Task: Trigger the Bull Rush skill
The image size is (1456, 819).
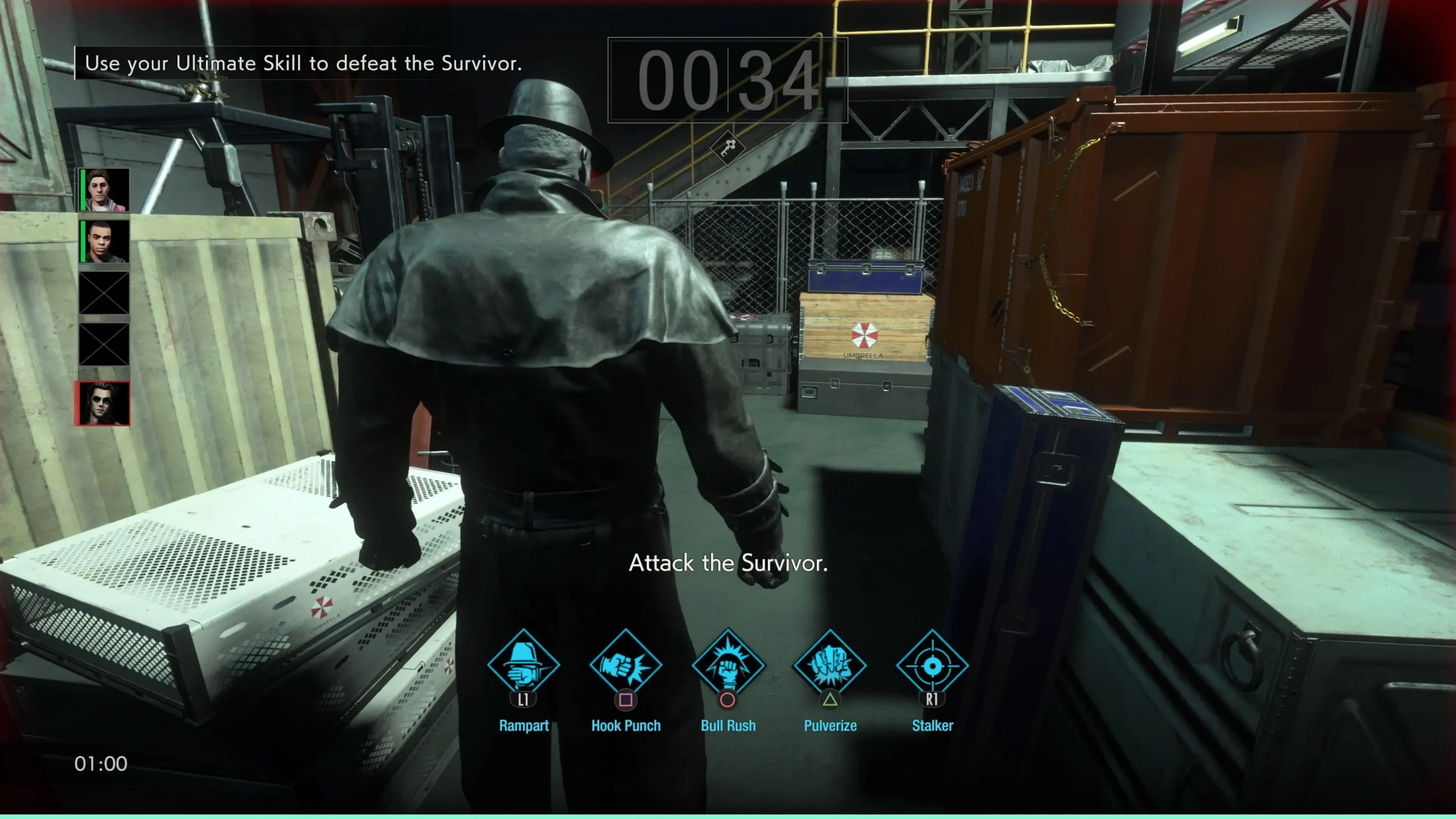Action: click(x=728, y=664)
